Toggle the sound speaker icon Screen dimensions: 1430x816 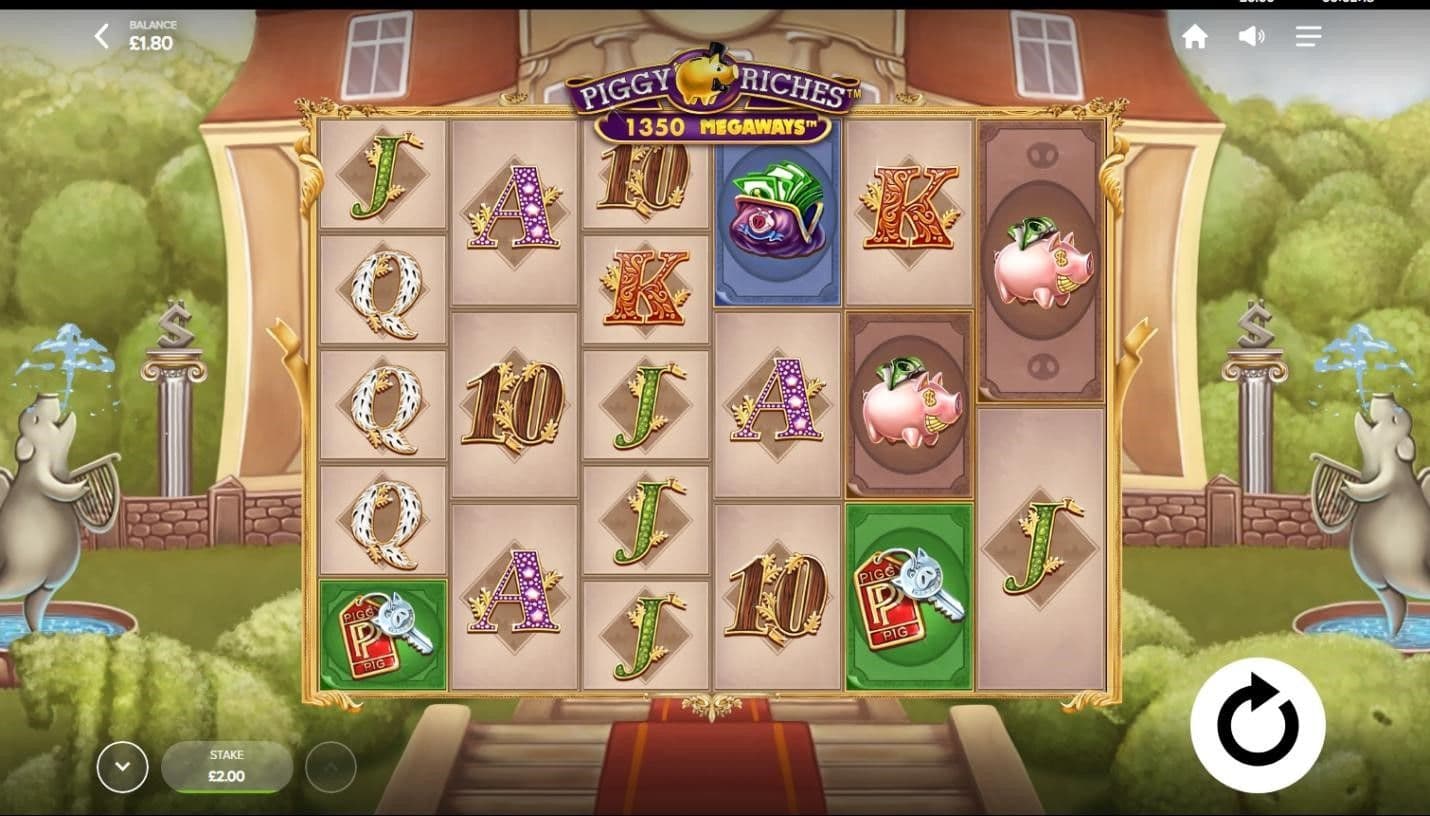[x=1251, y=37]
